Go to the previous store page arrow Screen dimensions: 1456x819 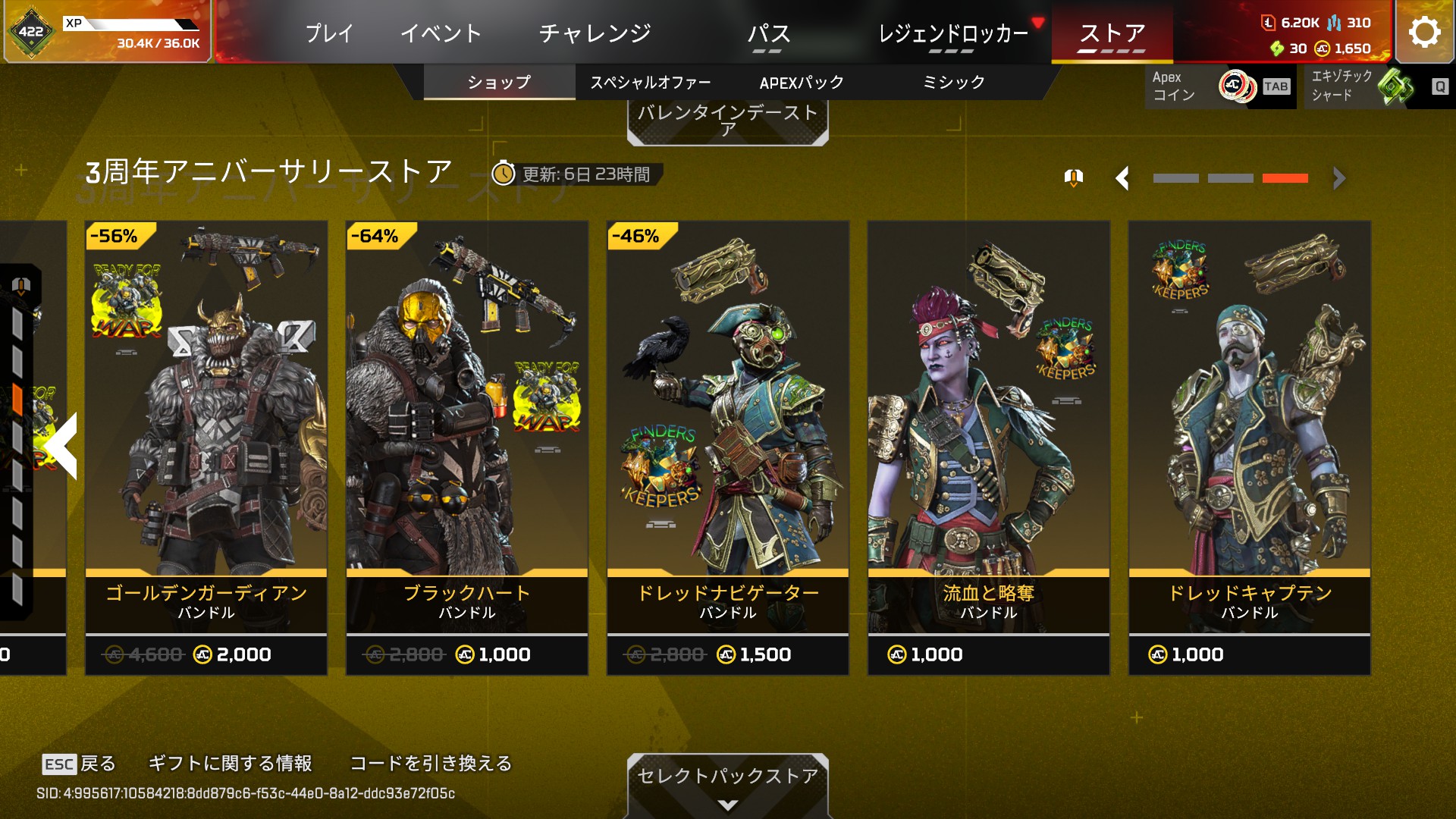pyautogui.click(x=1123, y=178)
